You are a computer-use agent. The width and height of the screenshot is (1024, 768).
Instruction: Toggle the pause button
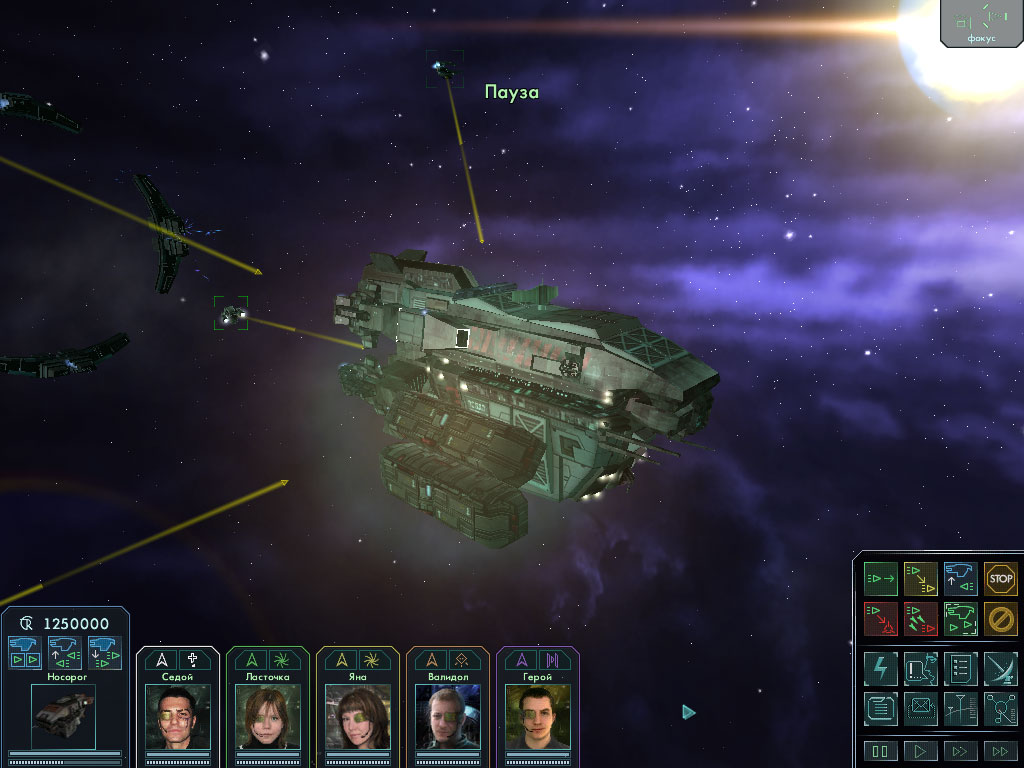click(x=881, y=751)
